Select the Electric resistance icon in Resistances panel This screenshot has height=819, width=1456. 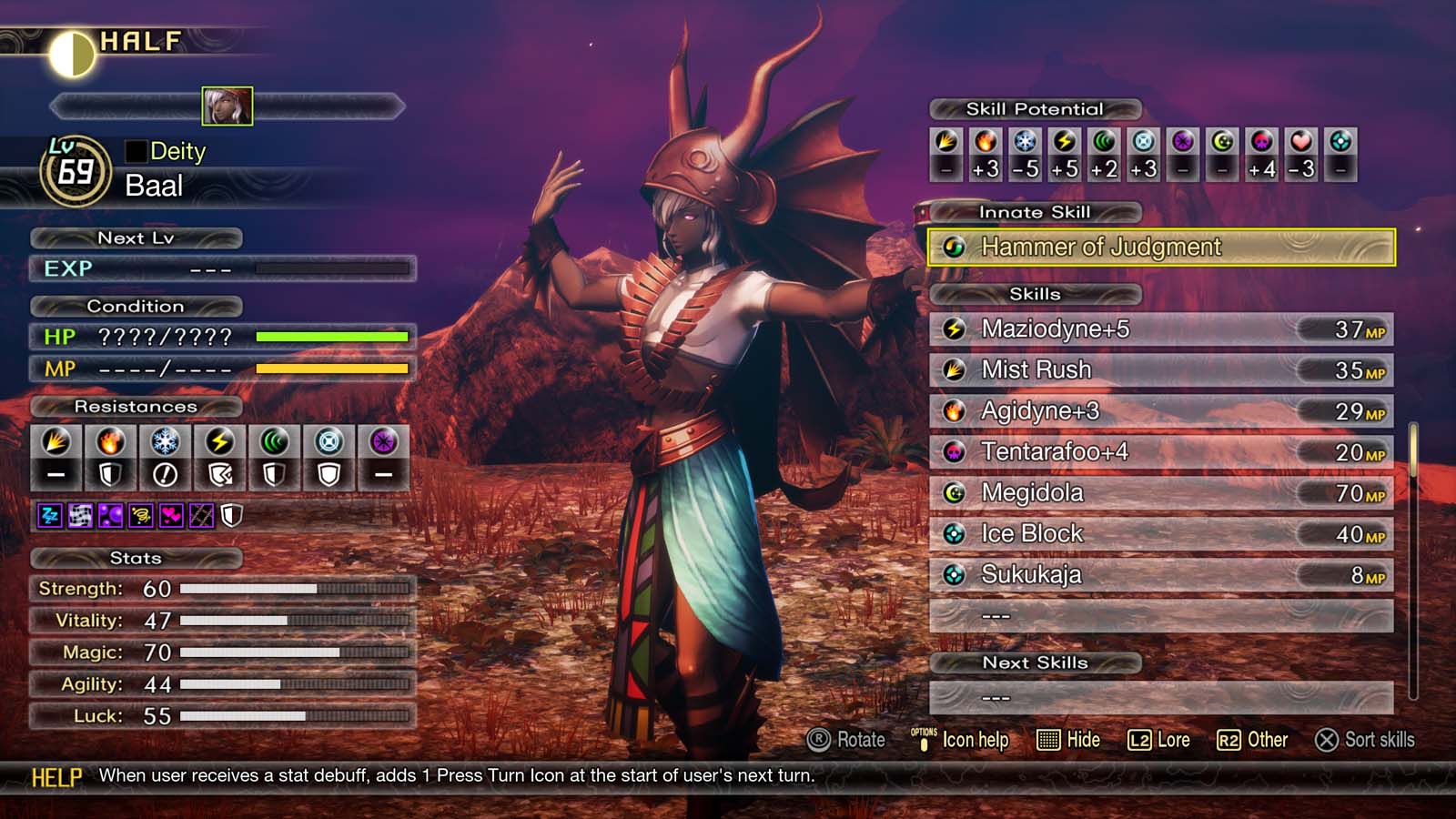220,446
